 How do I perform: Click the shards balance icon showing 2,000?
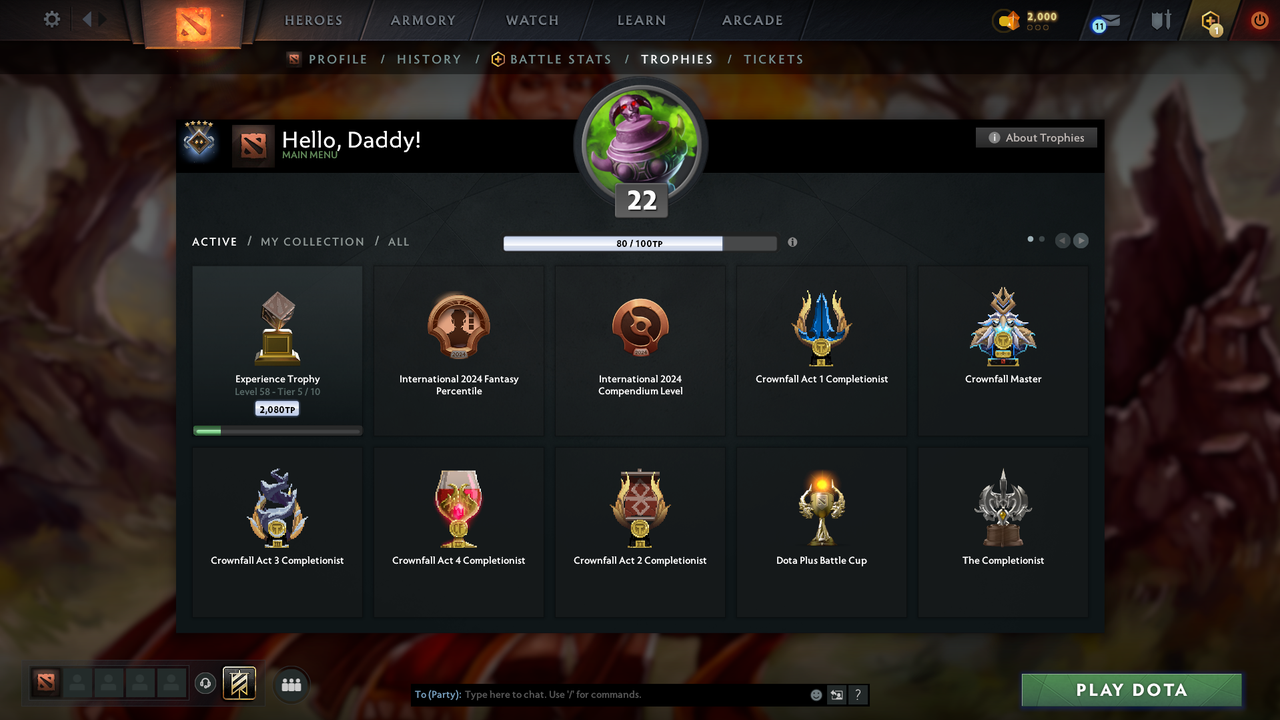pyautogui.click(x=1007, y=17)
